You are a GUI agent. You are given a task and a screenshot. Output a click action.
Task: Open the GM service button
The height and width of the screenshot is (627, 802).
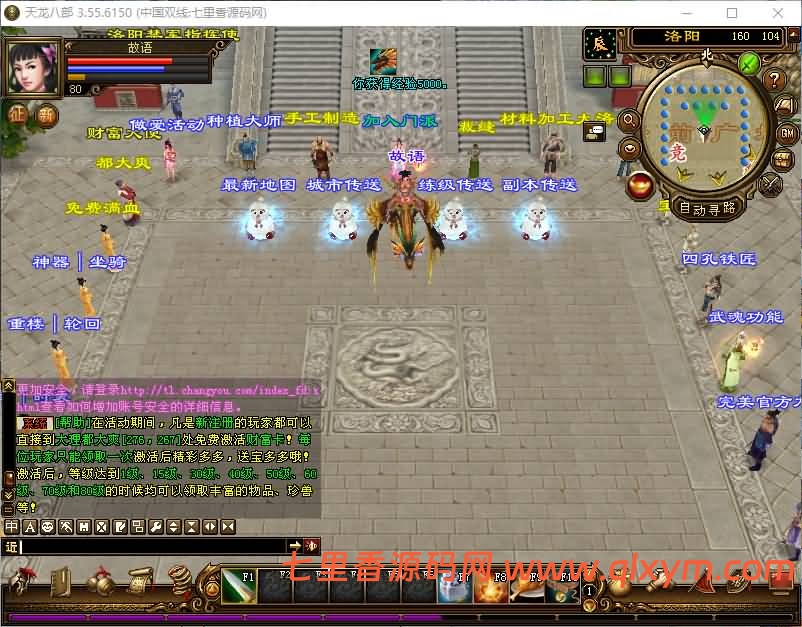(786, 133)
